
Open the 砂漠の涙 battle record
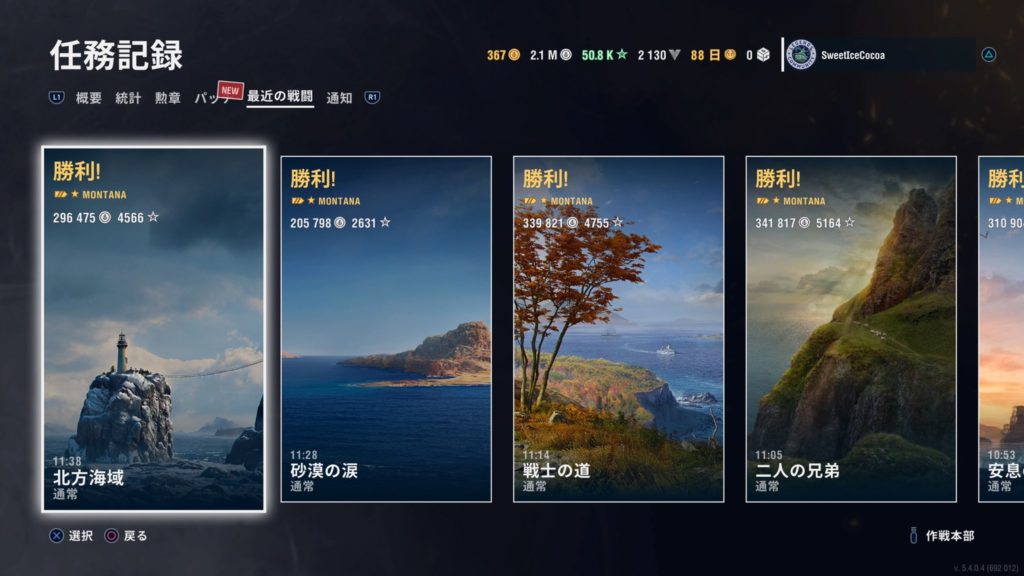tap(386, 329)
